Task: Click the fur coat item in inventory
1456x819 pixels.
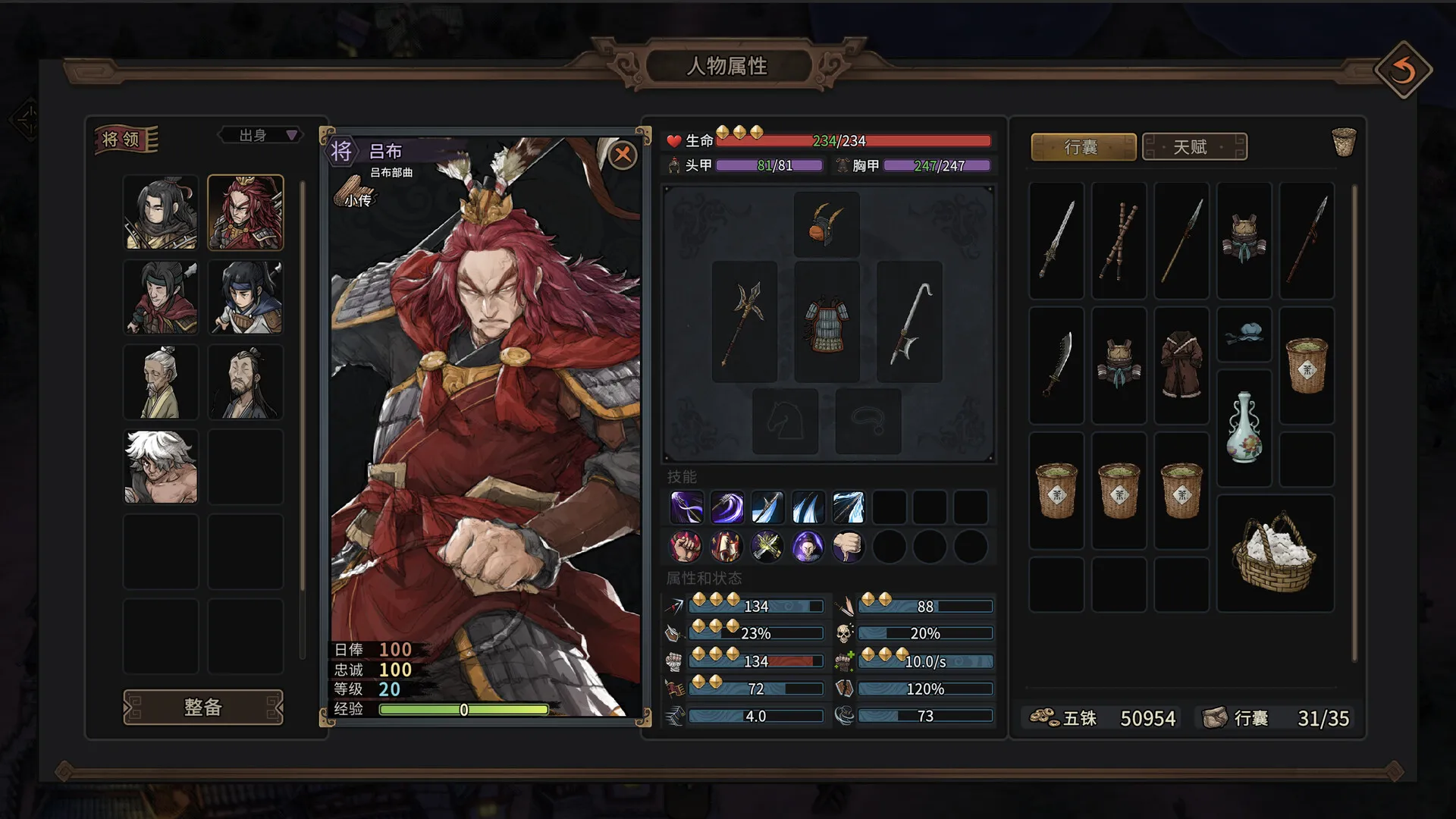Action: coord(1181,364)
